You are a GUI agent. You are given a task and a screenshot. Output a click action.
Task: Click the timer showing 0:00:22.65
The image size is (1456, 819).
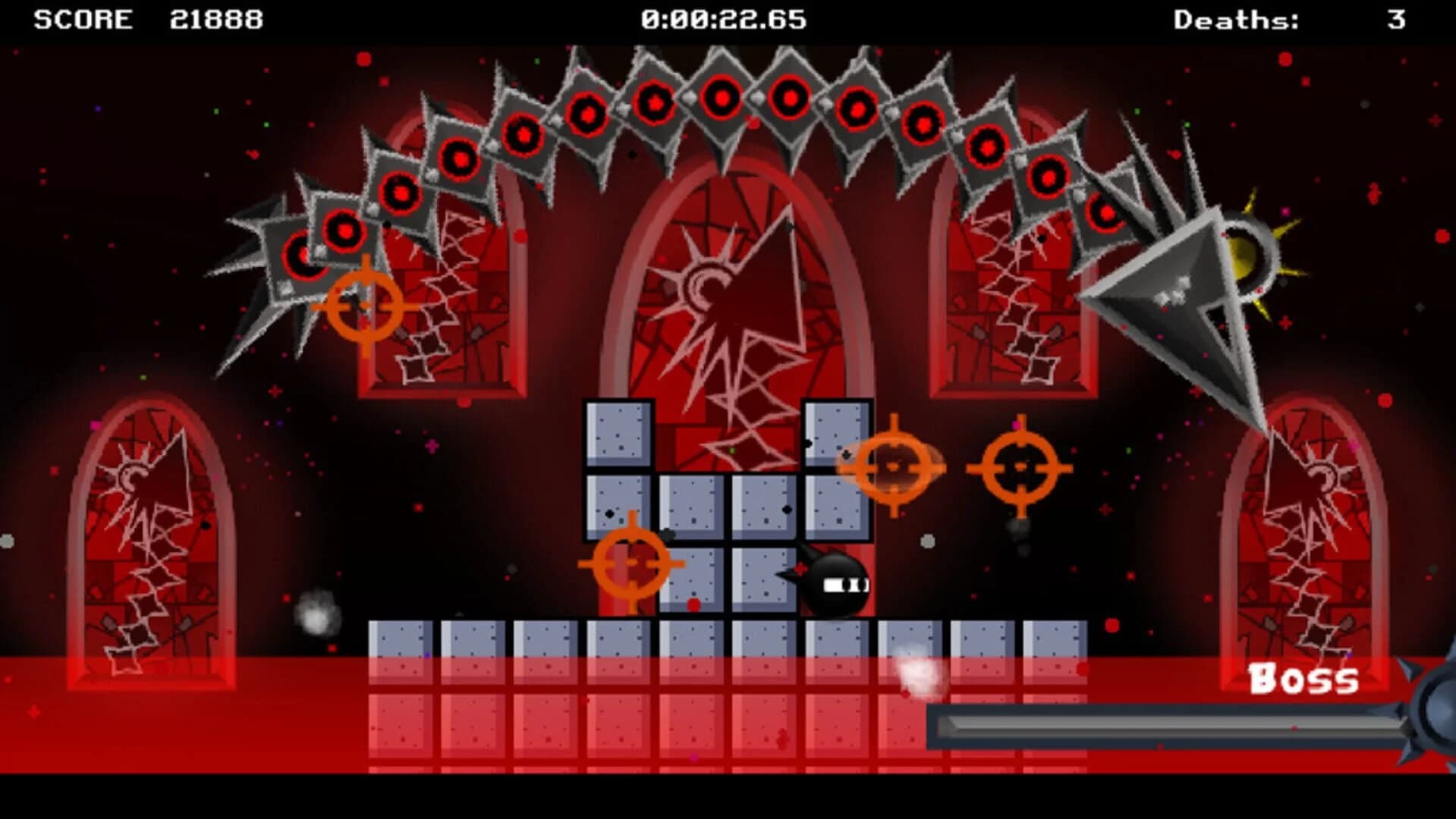(721, 19)
